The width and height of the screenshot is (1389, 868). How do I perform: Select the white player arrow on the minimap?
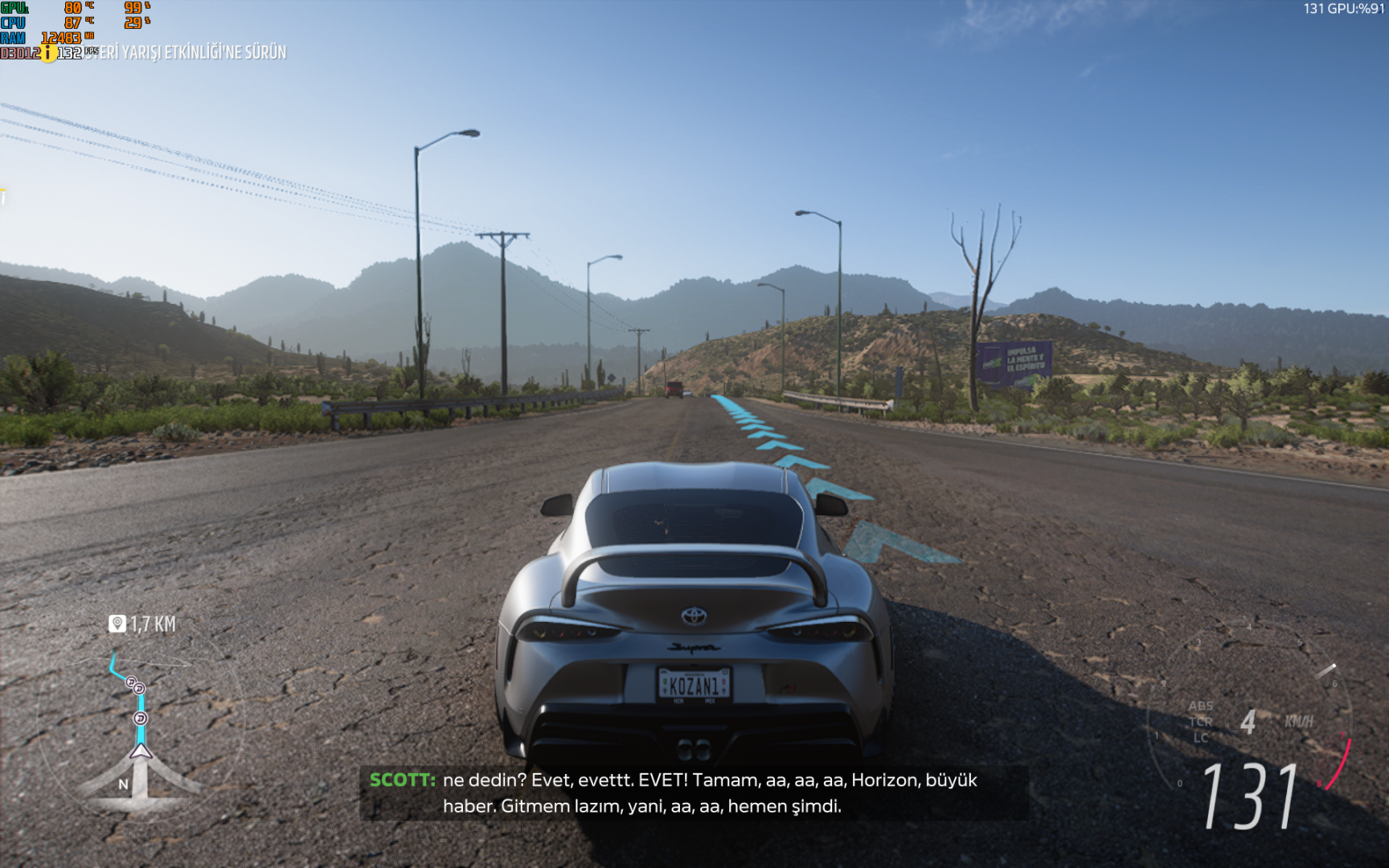click(141, 751)
